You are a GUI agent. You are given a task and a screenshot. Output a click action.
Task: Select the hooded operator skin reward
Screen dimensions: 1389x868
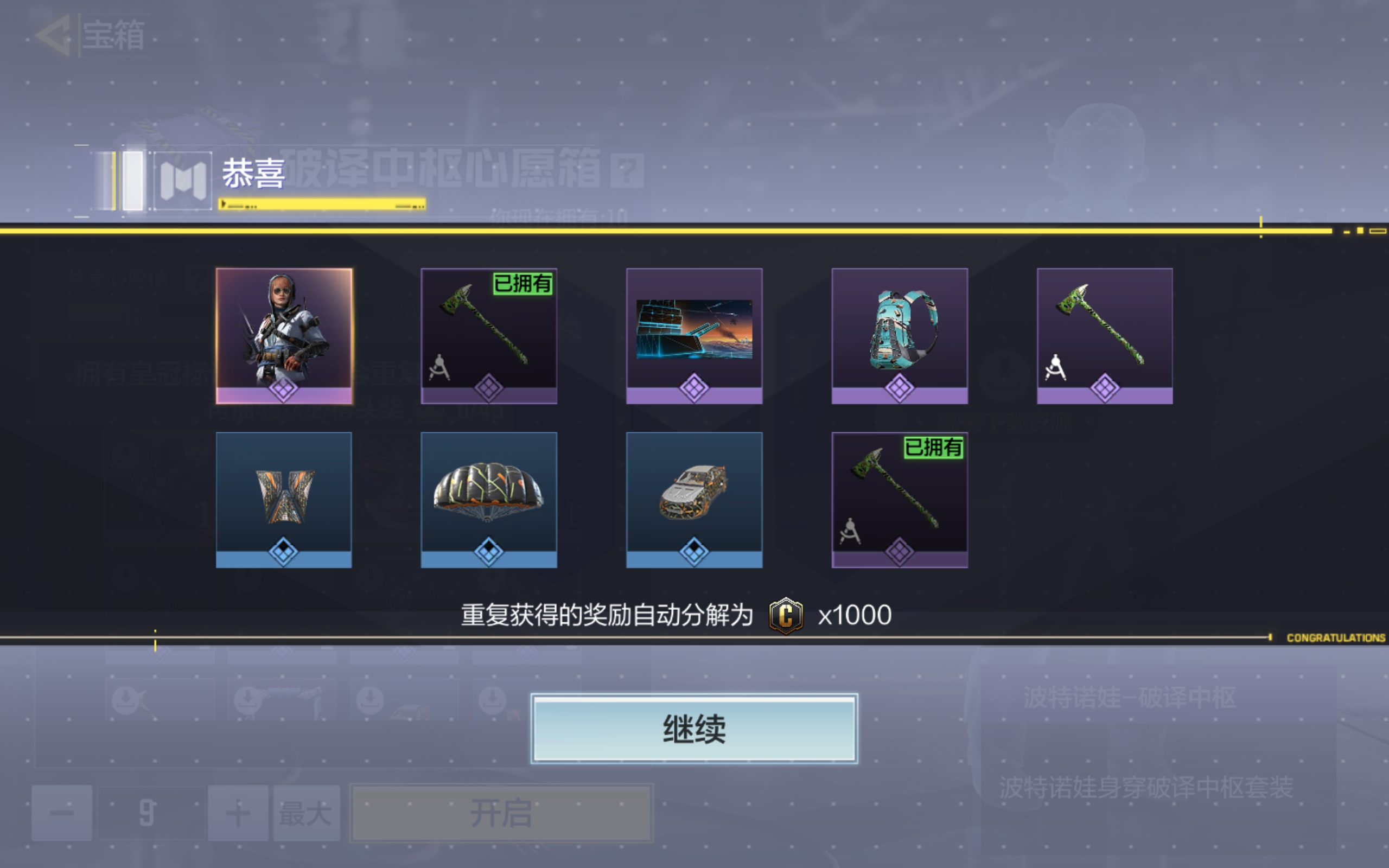(x=284, y=336)
